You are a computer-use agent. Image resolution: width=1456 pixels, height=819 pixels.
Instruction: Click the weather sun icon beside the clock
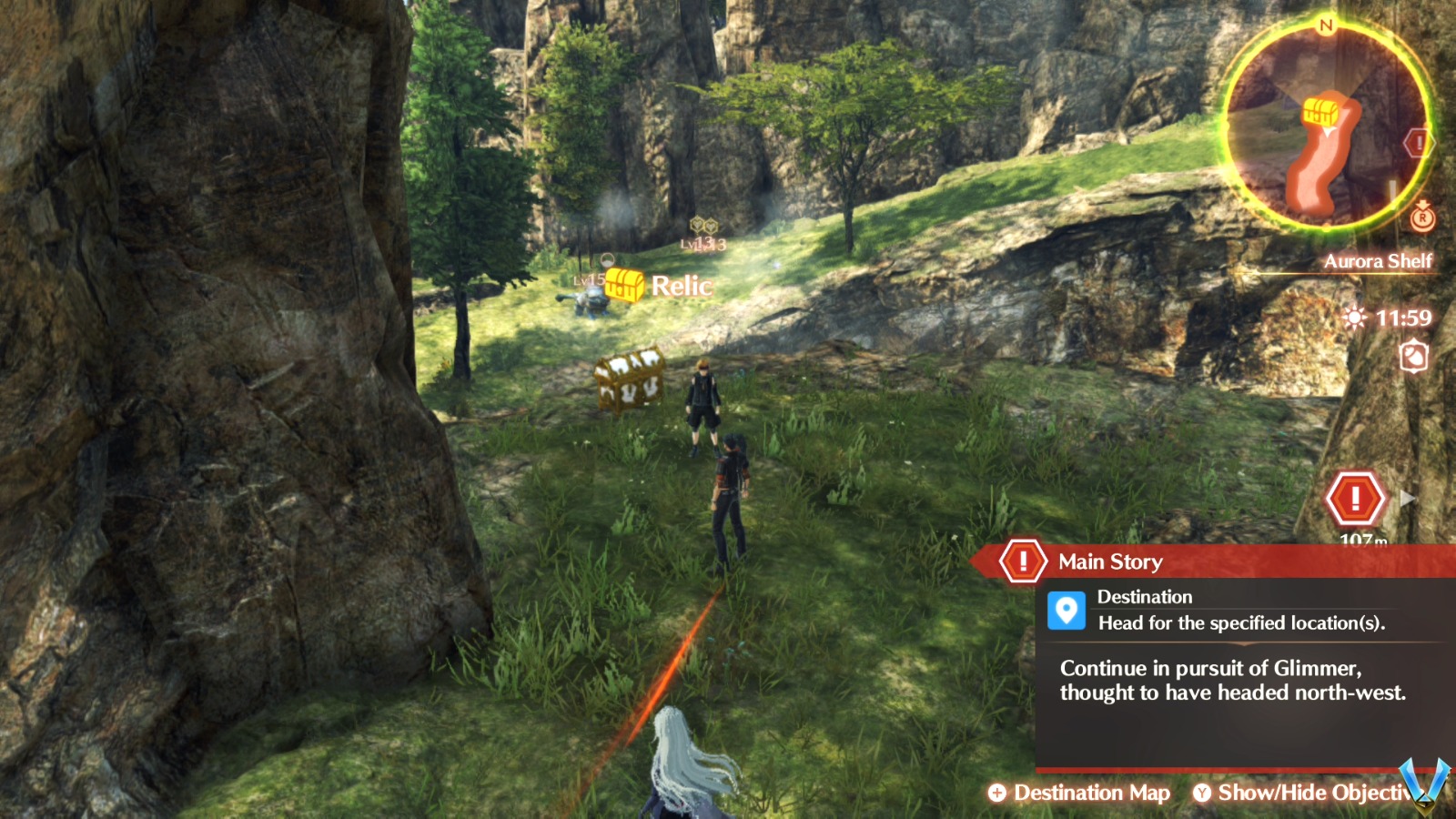click(1355, 318)
